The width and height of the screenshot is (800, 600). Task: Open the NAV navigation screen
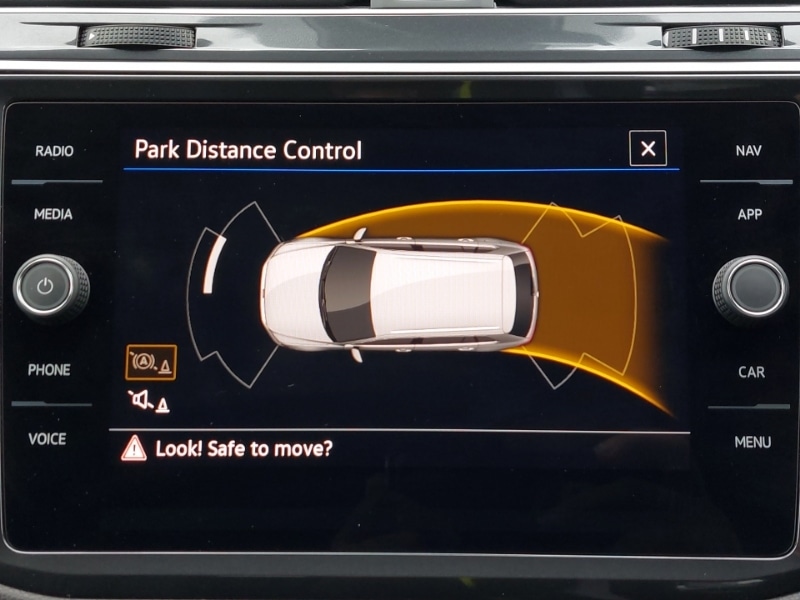[x=748, y=151]
